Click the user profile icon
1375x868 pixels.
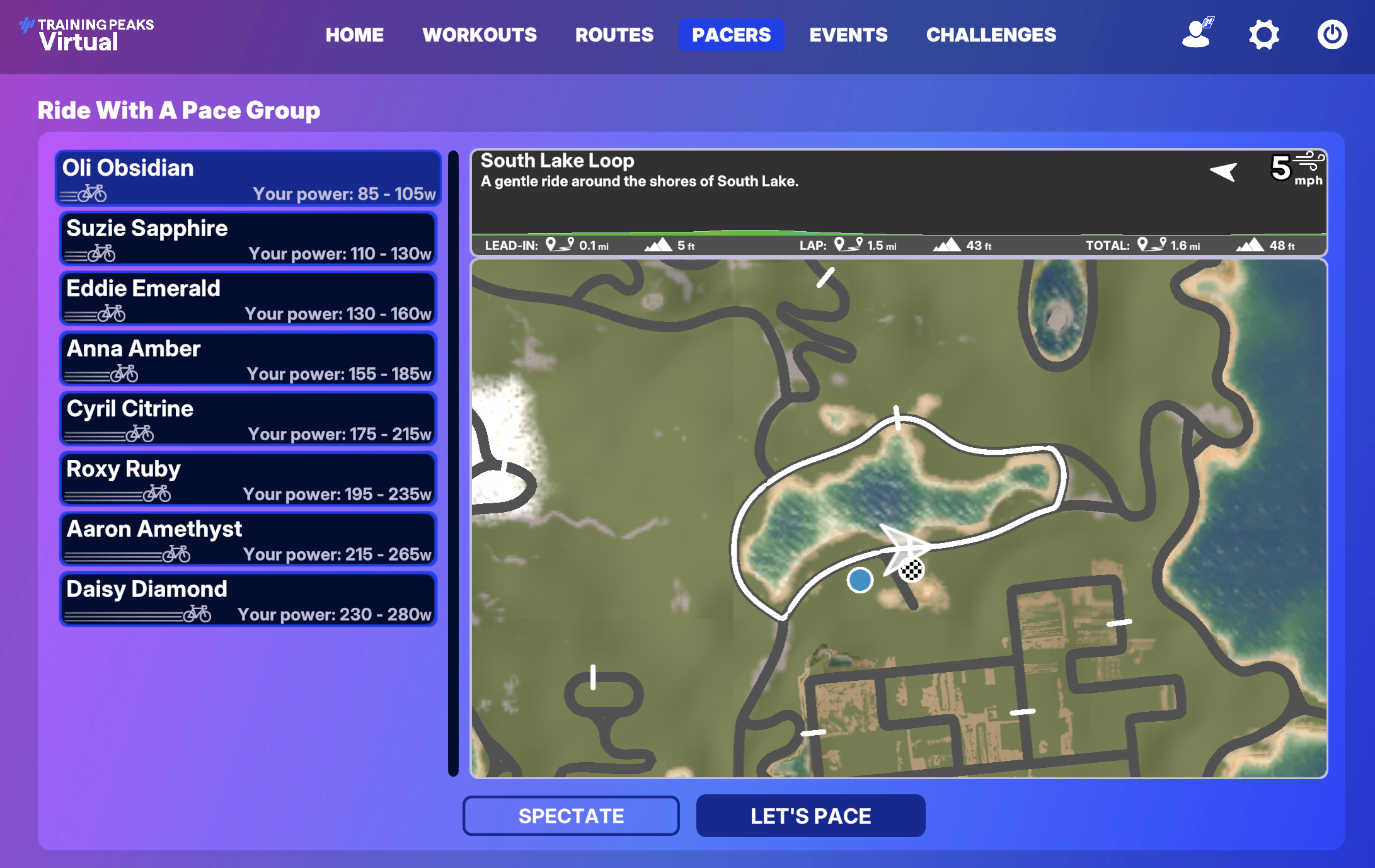point(1195,36)
